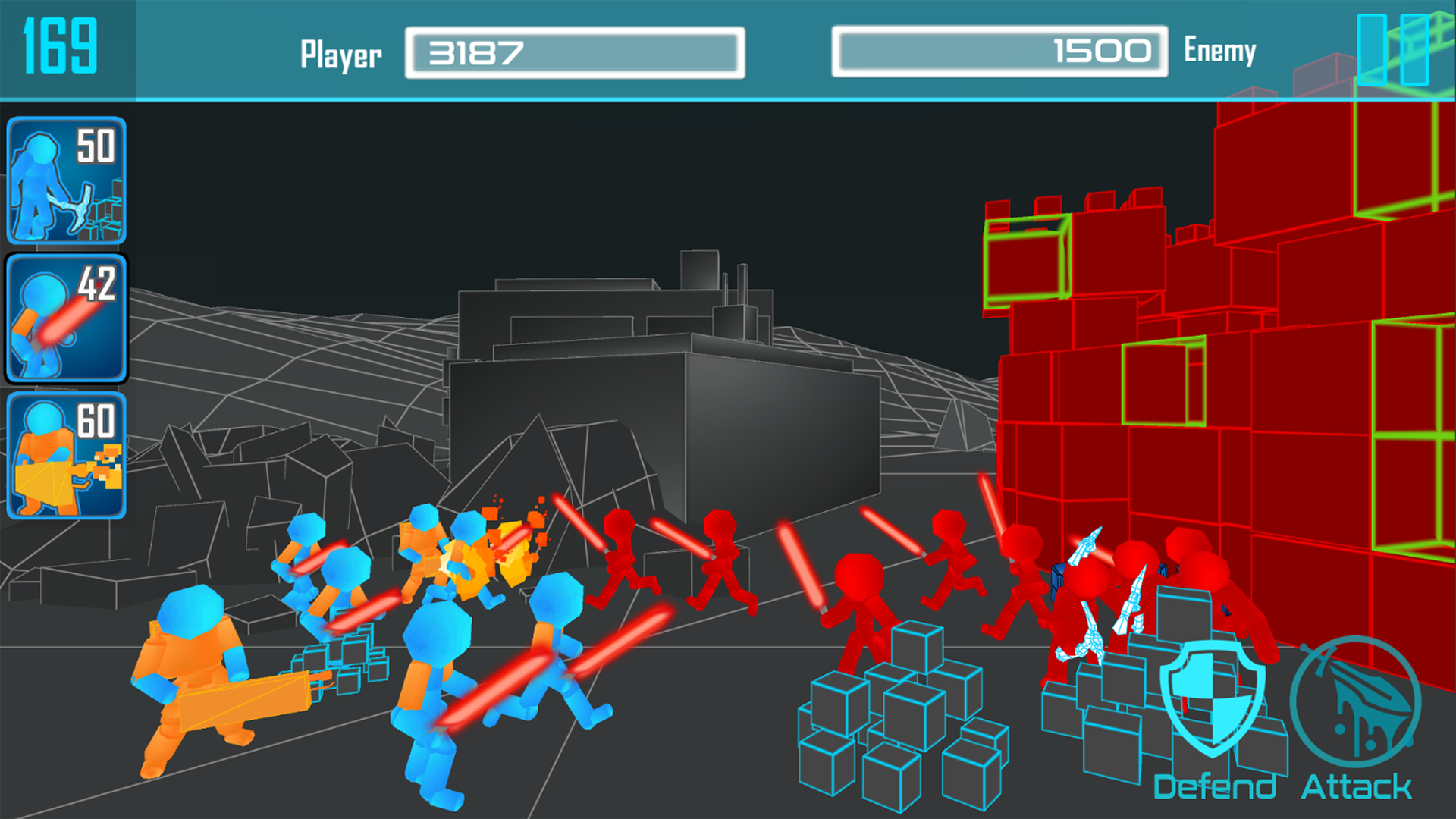Image resolution: width=1456 pixels, height=819 pixels.
Task: Open the top unit card in the sidebar
Action: [x=67, y=180]
